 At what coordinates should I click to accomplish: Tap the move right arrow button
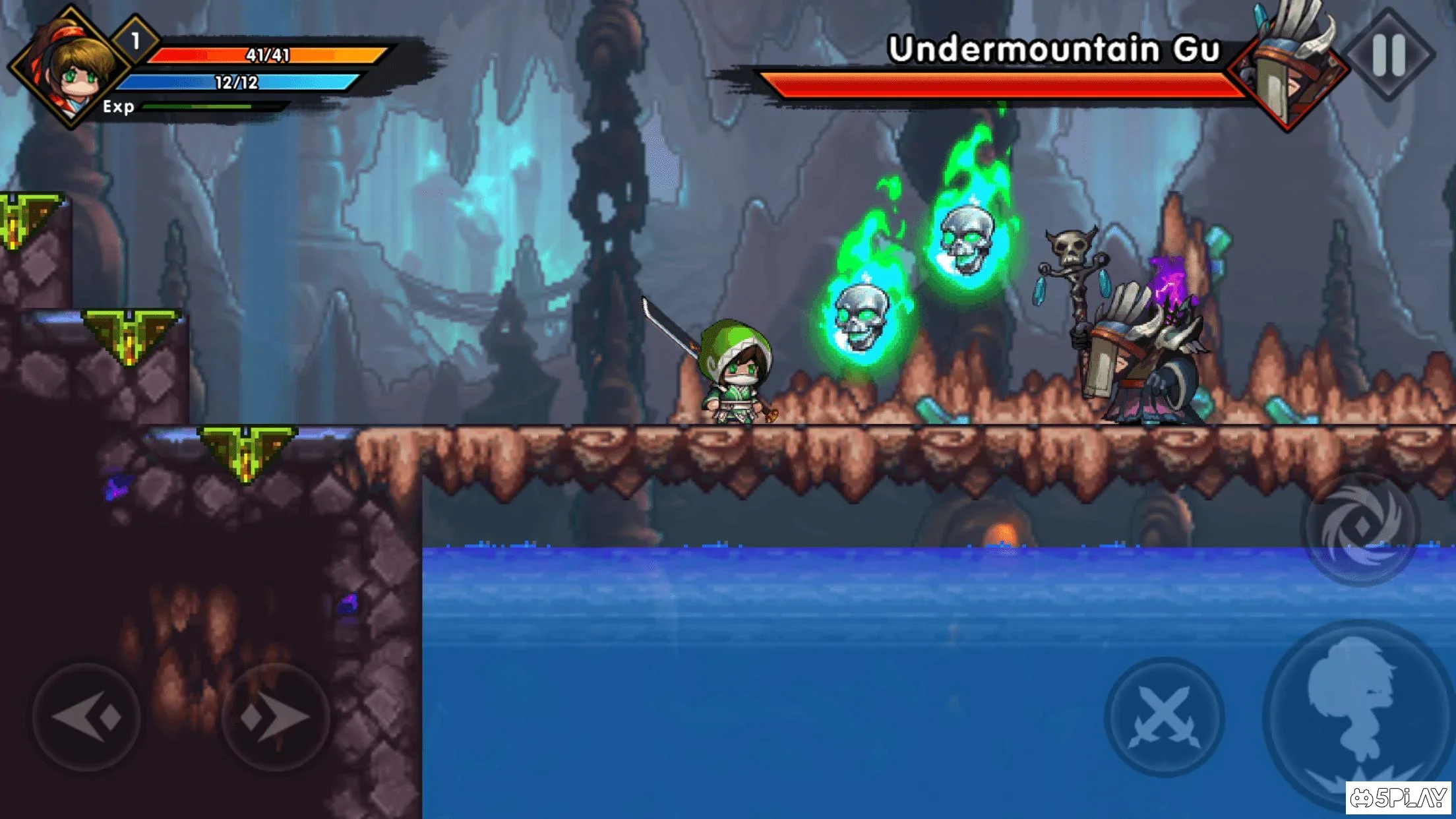click(x=276, y=717)
